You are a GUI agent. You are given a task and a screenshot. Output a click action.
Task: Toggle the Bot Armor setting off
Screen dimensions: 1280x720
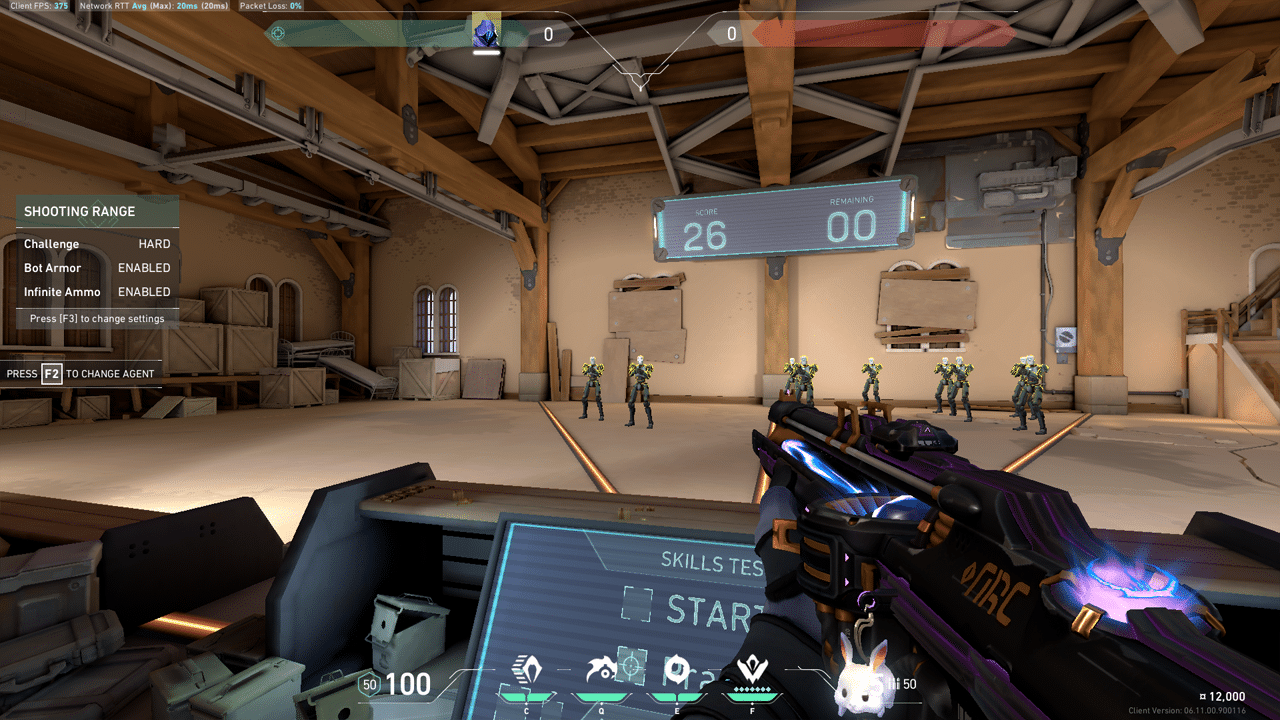(x=143, y=267)
